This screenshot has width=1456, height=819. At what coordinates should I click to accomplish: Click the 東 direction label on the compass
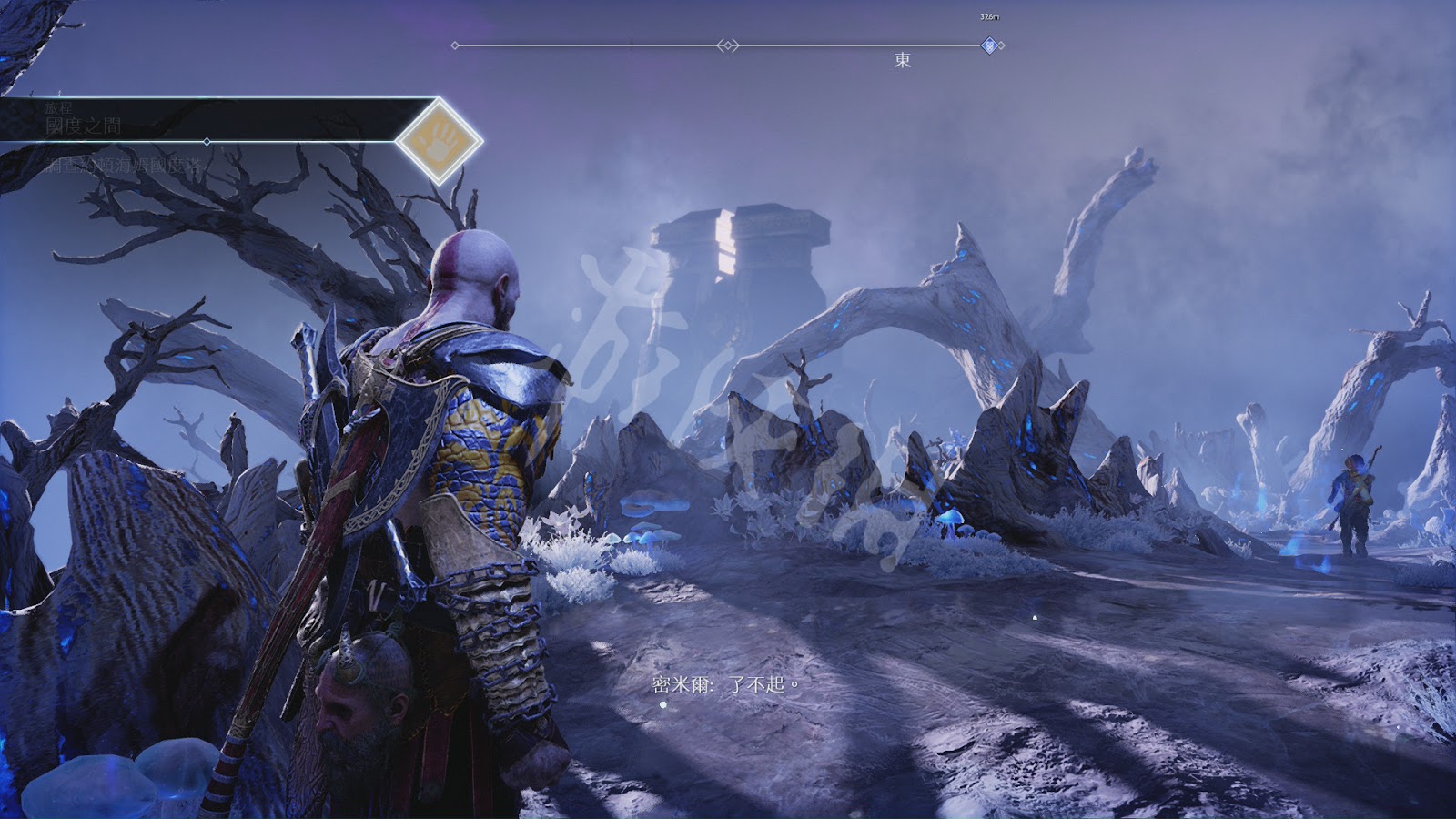coord(902,60)
